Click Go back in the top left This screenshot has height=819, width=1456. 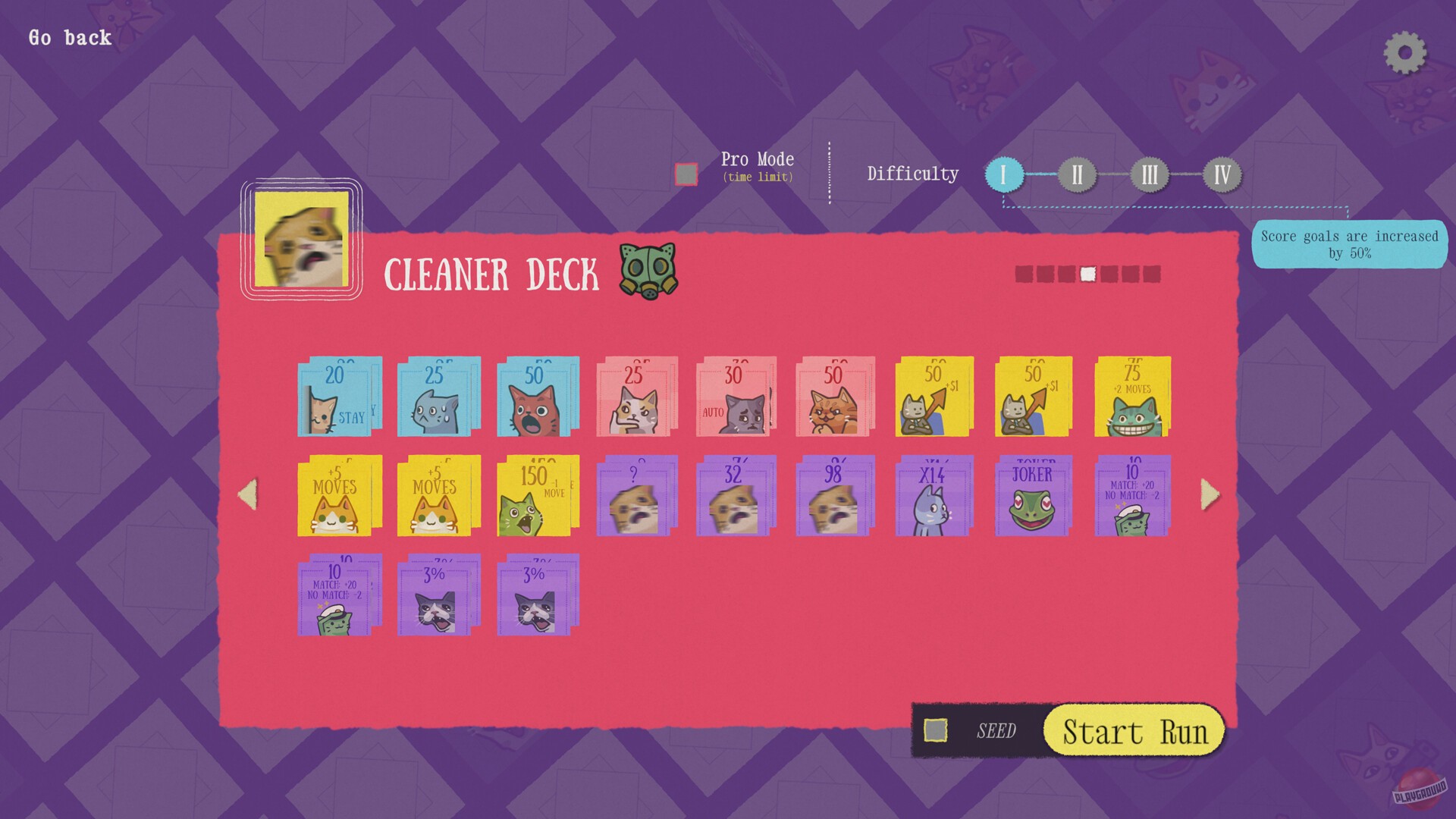tap(68, 37)
